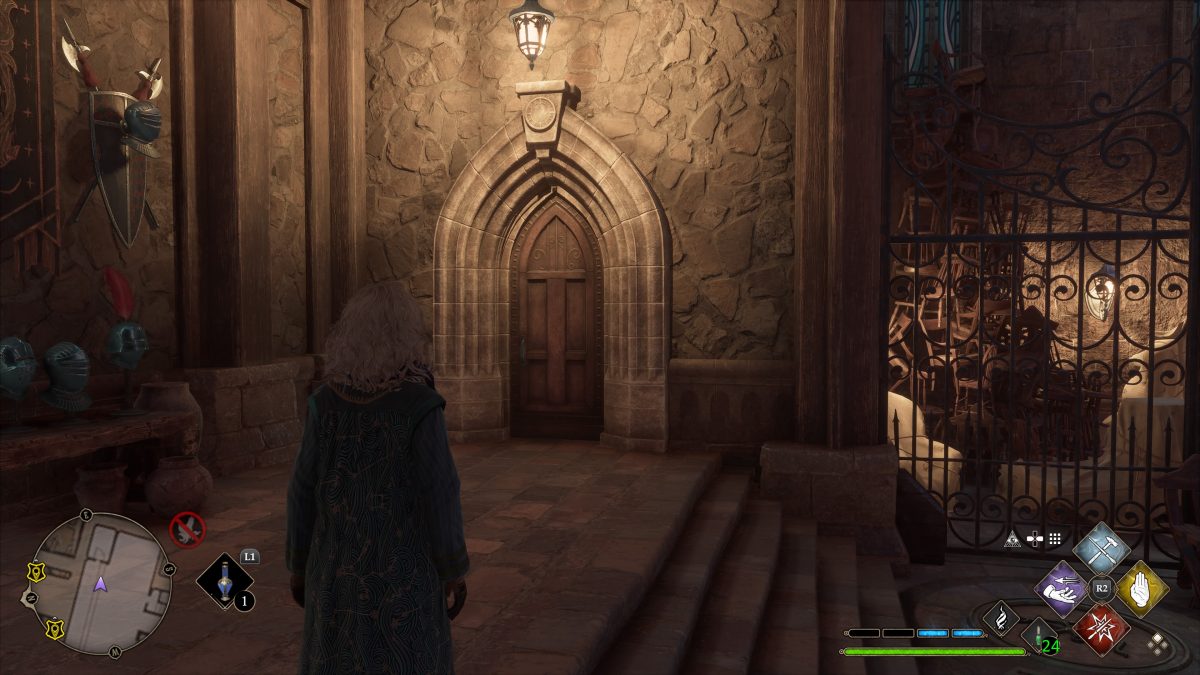Use the Revelio triangle eye icon
1200x675 pixels.
coord(1013,539)
